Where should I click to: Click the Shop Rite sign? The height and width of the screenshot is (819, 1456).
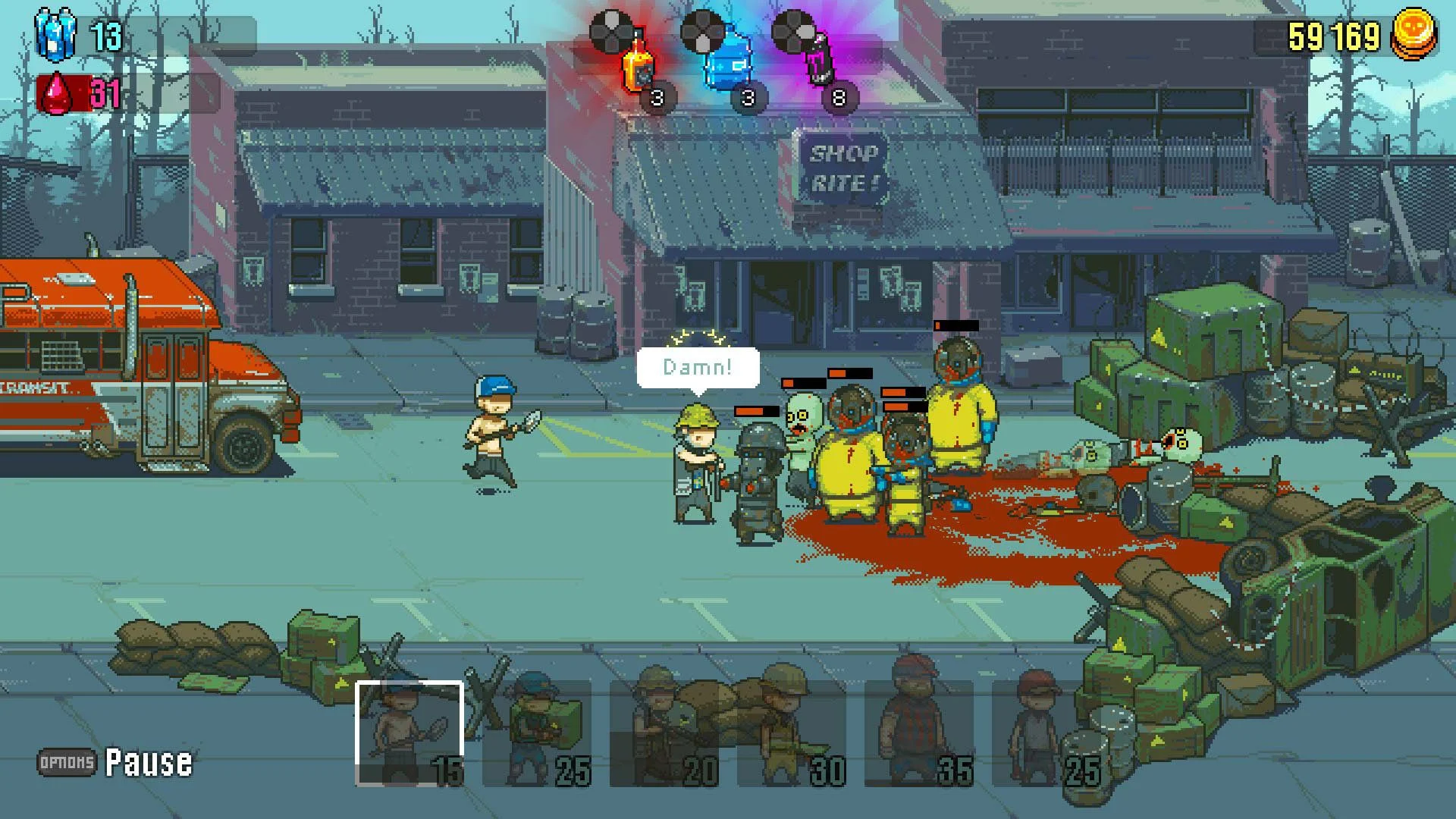click(844, 166)
